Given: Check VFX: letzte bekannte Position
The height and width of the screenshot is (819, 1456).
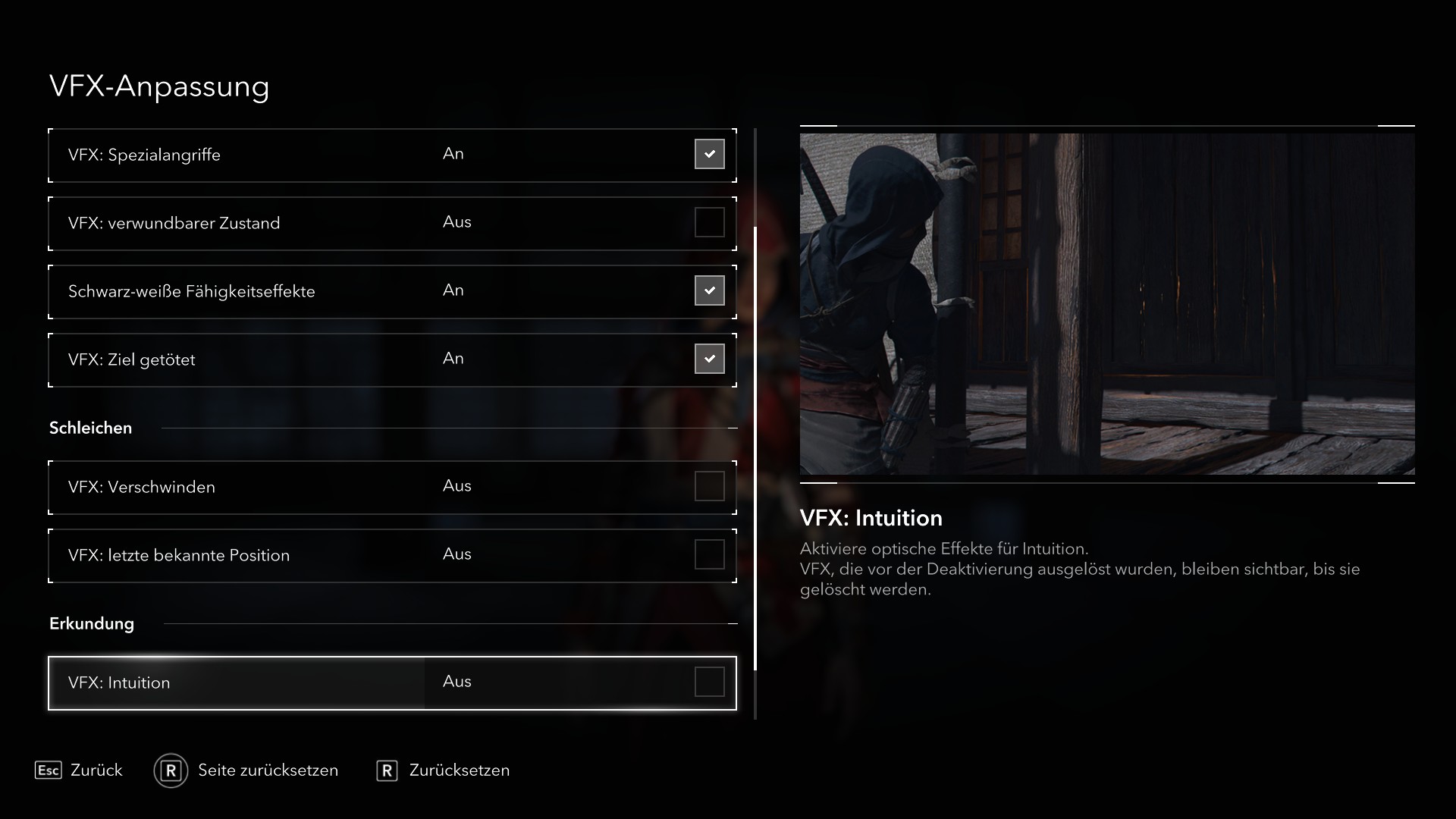Looking at the screenshot, I should pos(709,554).
